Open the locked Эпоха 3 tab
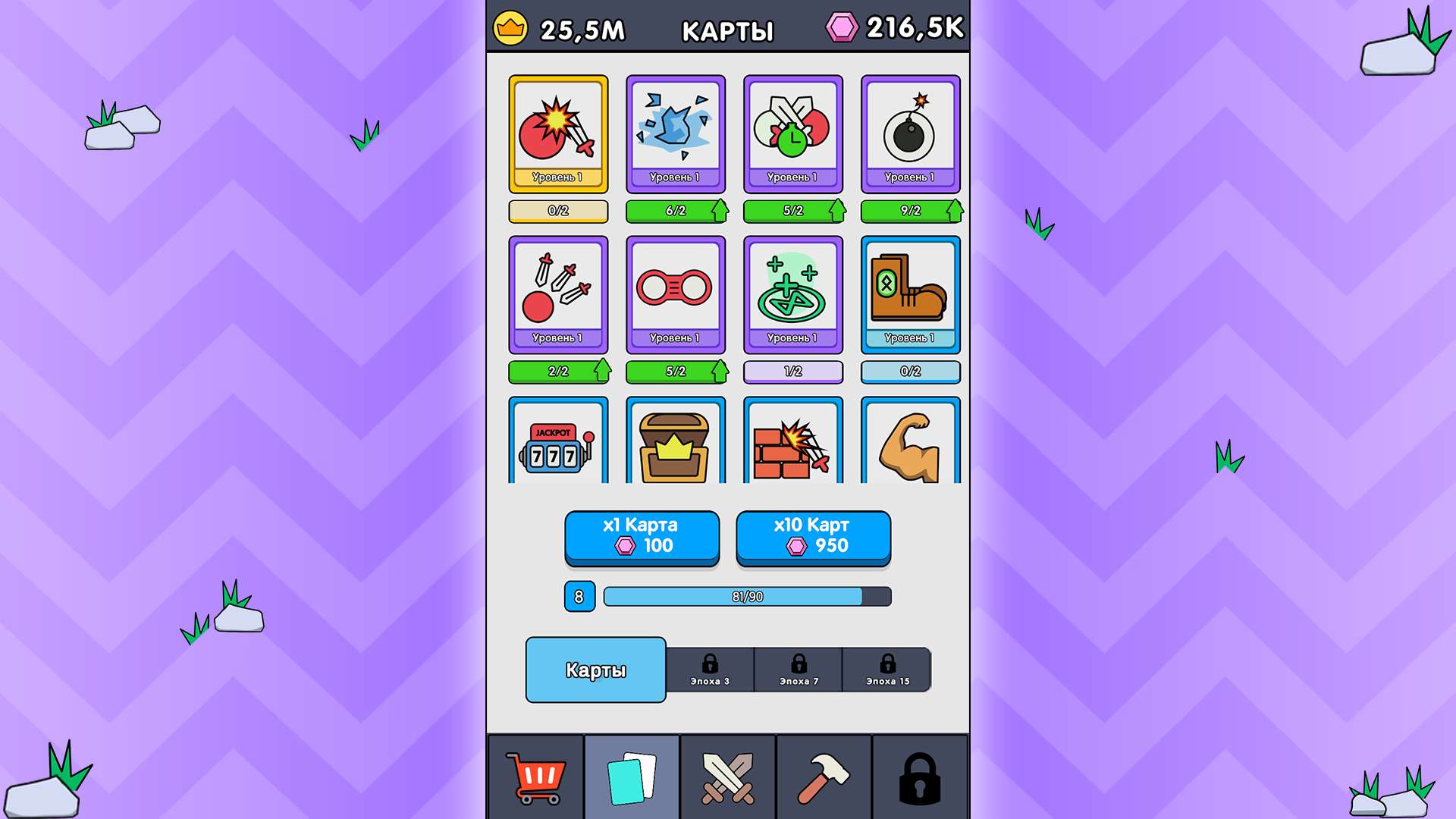The image size is (1456, 819). (709, 670)
